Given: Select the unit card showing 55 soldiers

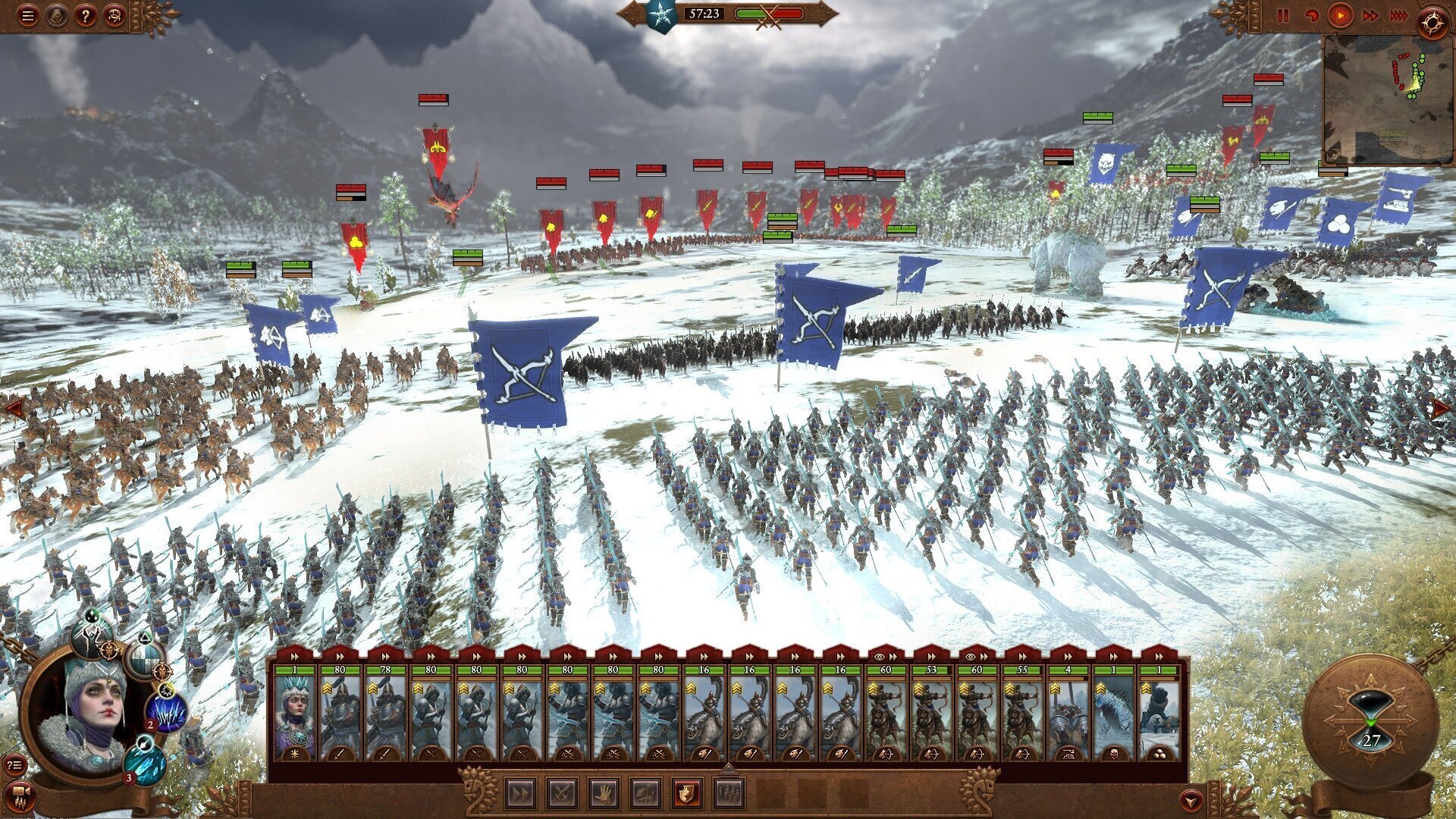Looking at the screenshot, I should pyautogui.click(x=1022, y=713).
